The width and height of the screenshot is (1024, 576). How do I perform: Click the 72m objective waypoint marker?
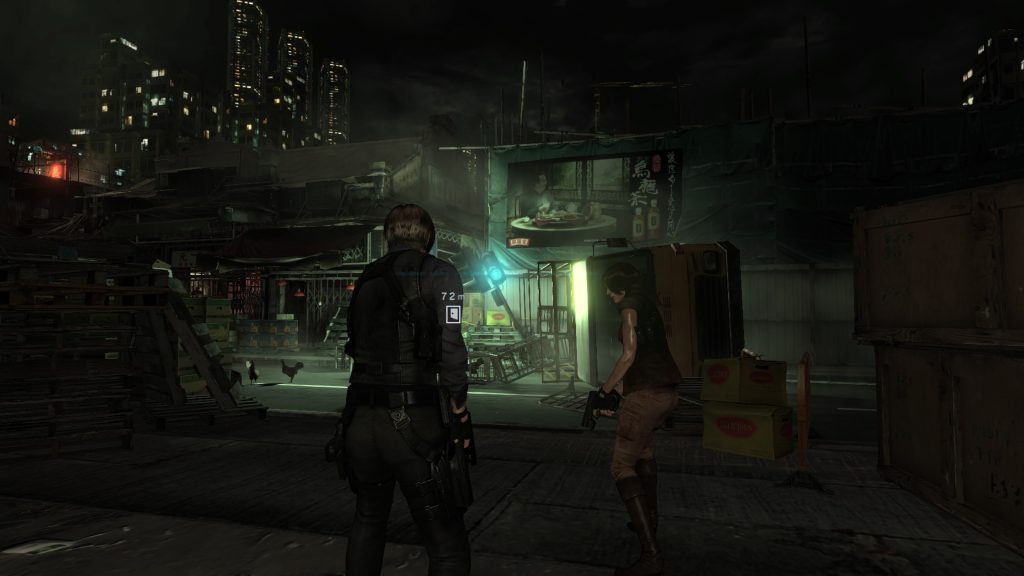(x=453, y=314)
